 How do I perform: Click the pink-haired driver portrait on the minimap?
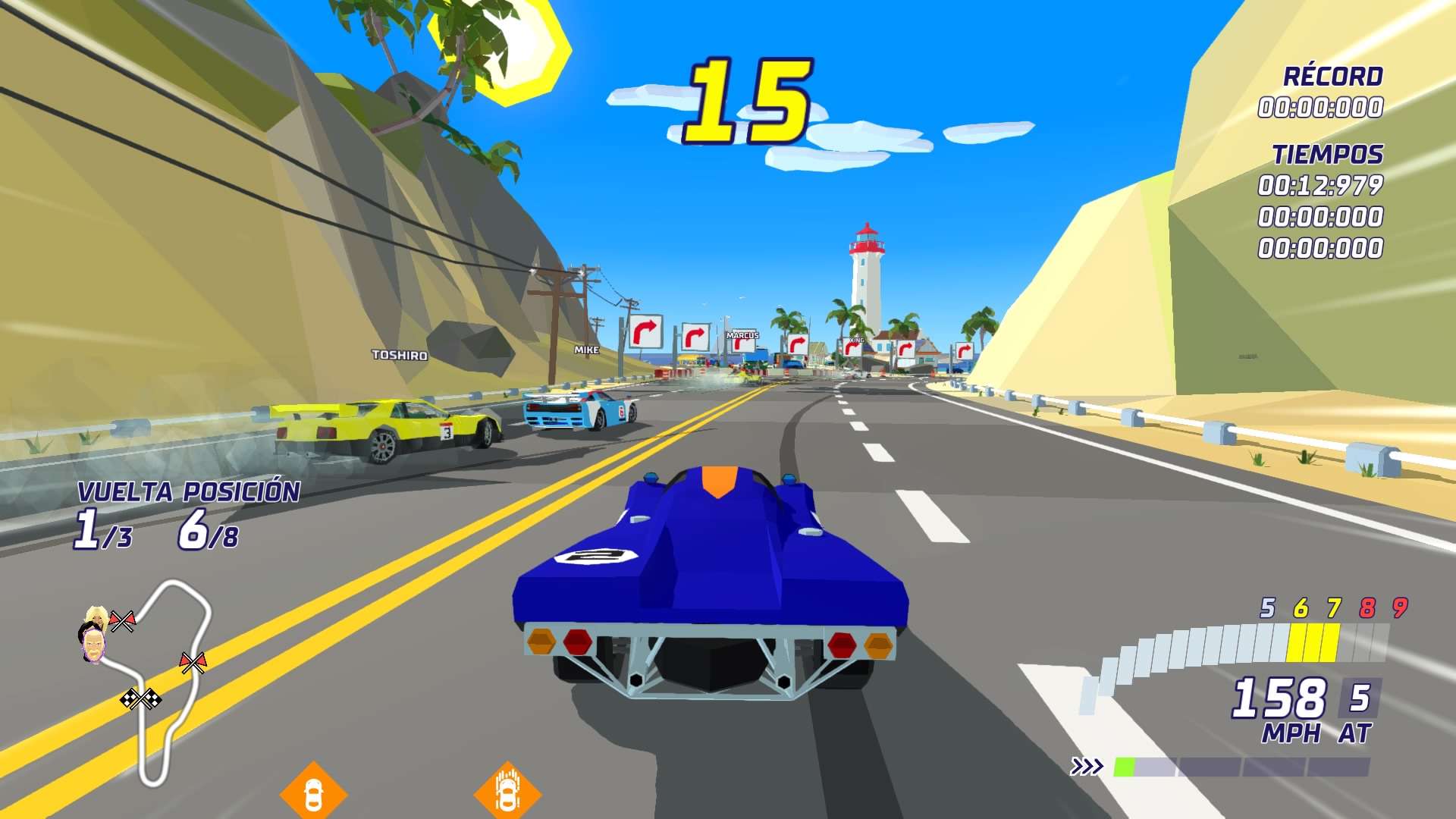[93, 646]
